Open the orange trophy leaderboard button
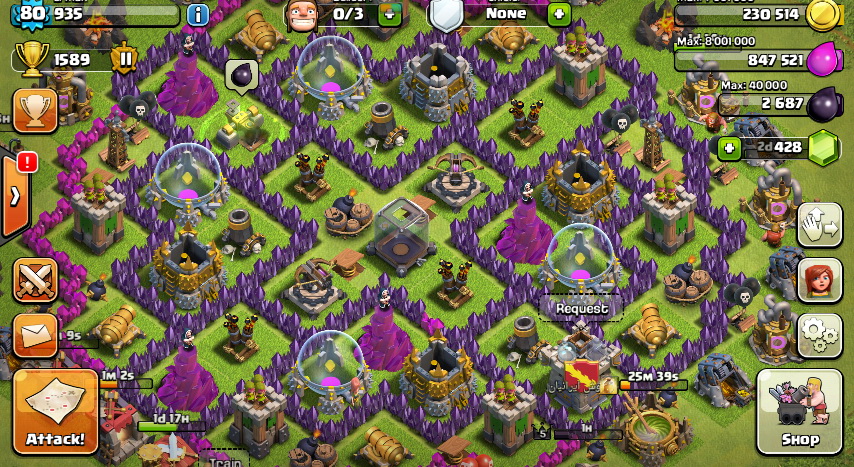Screen dimensions: 854x467 pos(35,110)
